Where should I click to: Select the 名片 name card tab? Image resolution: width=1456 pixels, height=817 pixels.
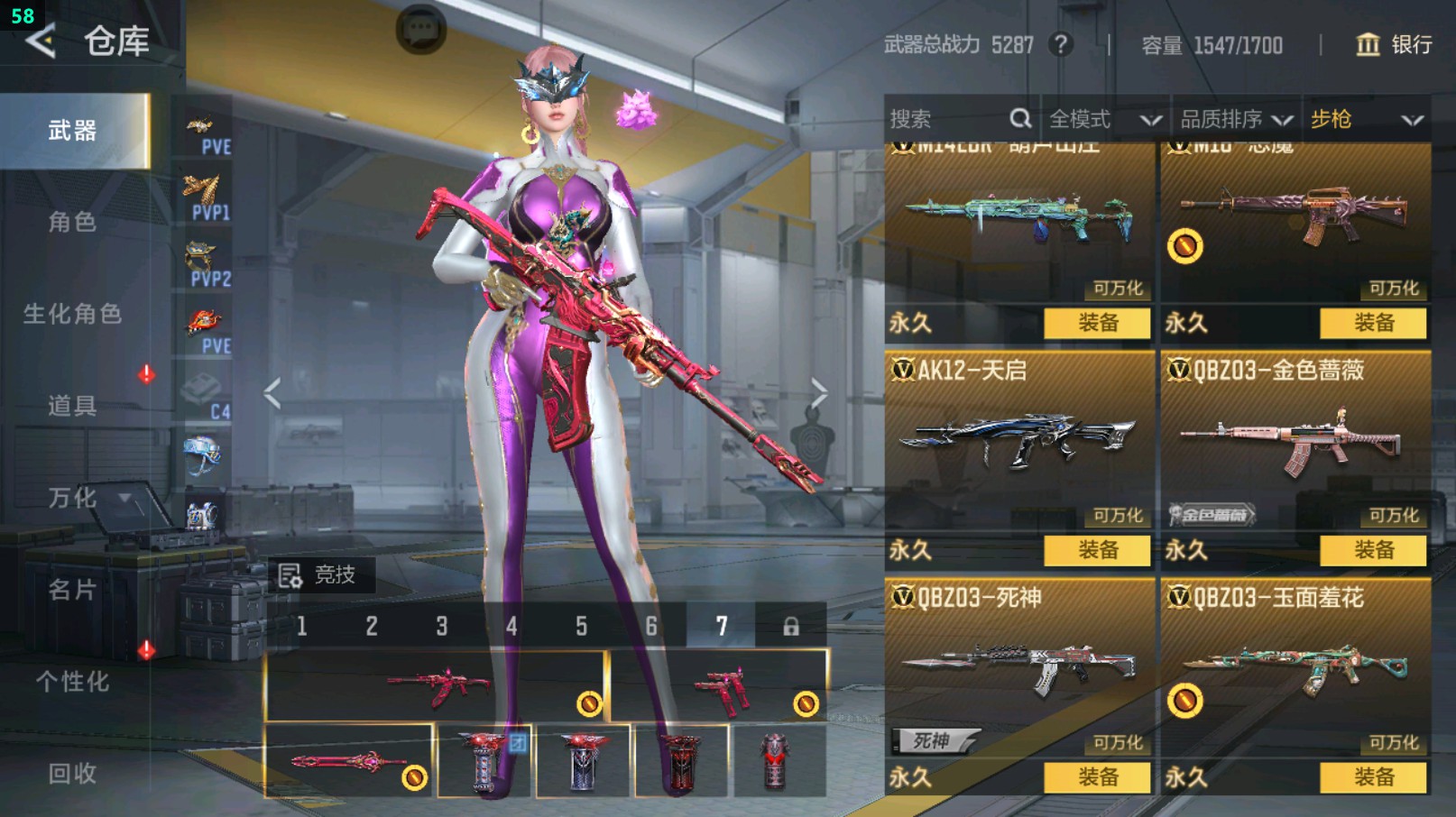click(x=72, y=590)
